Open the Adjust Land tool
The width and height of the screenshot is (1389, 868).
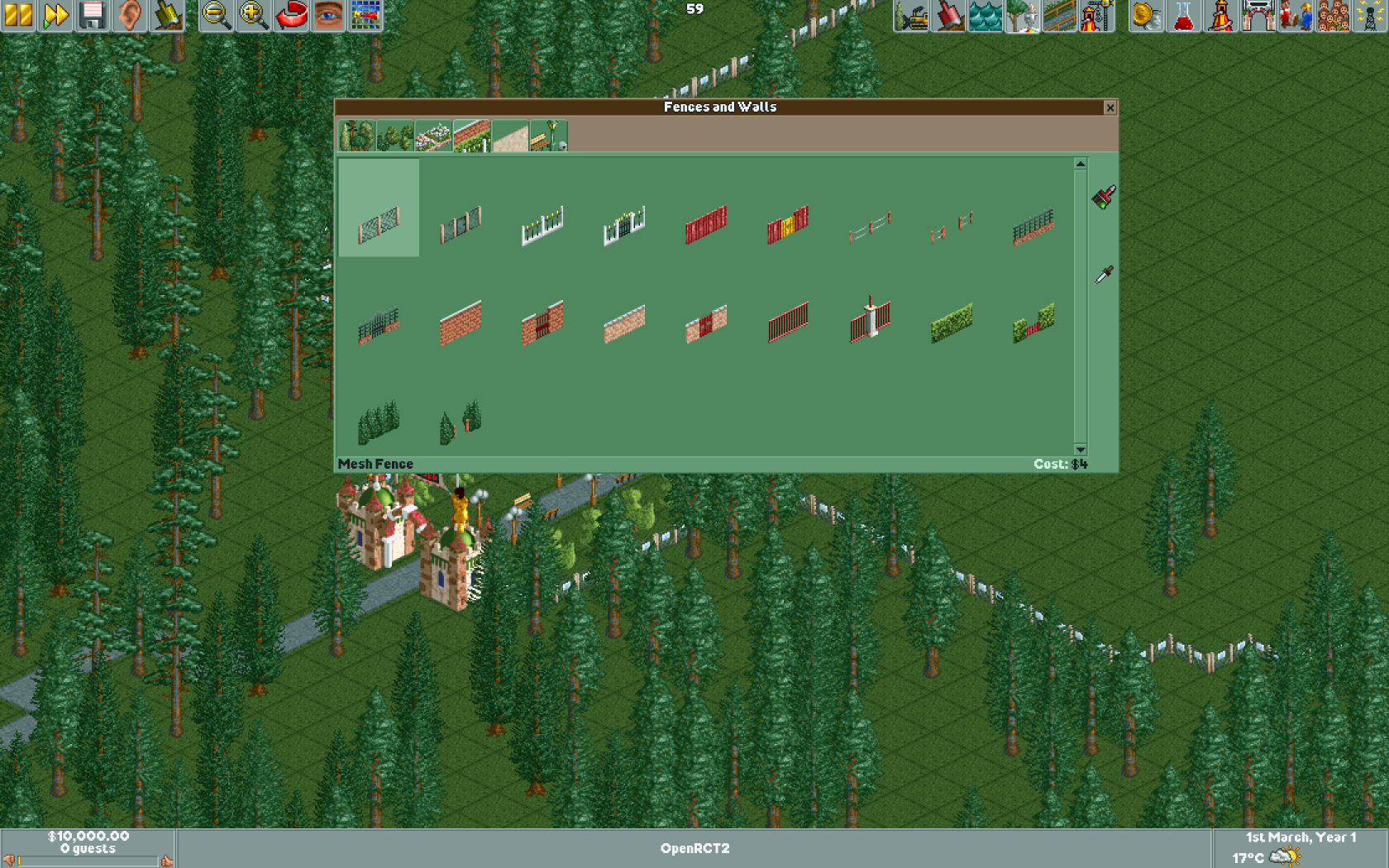(949, 17)
